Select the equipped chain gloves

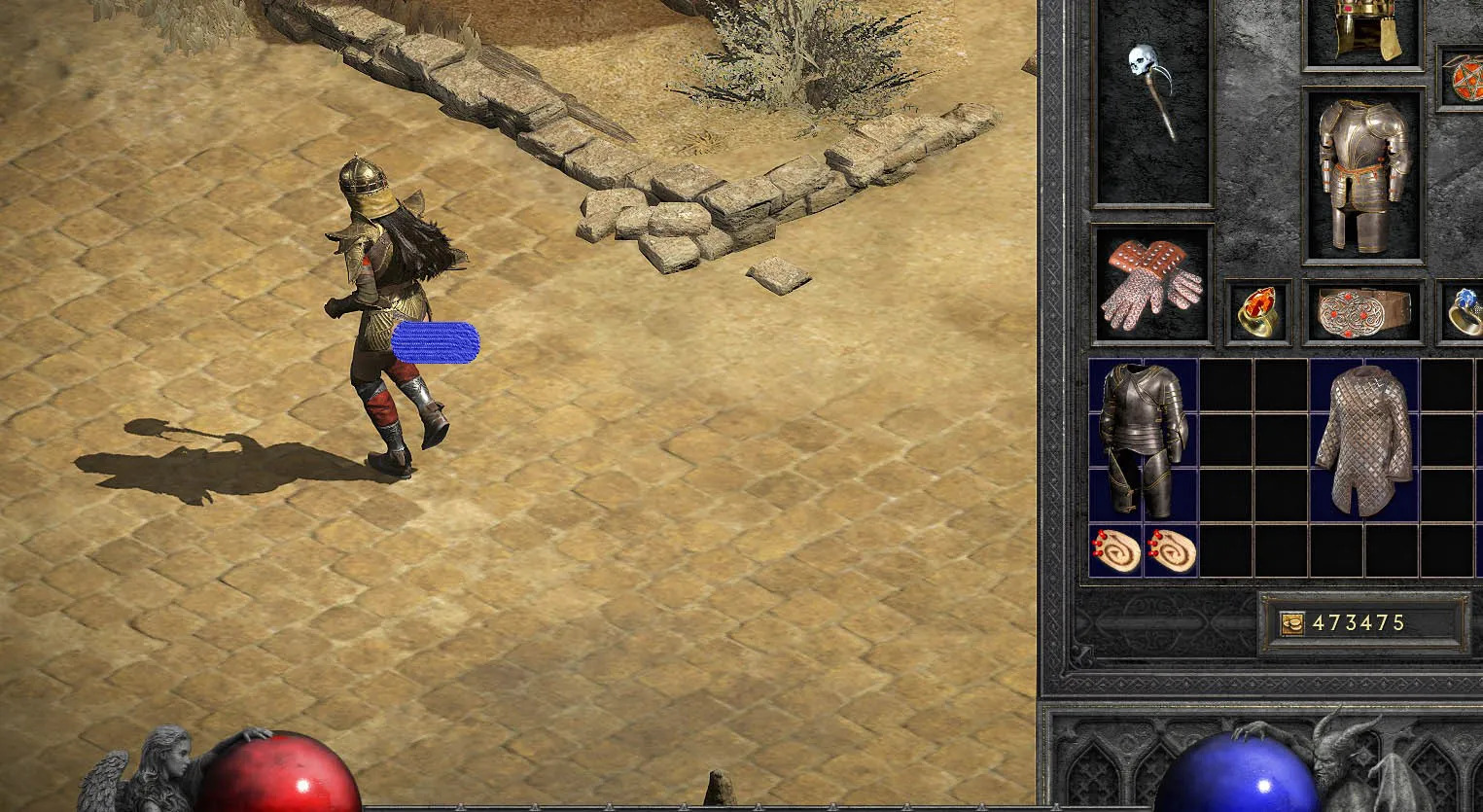click(x=1152, y=284)
